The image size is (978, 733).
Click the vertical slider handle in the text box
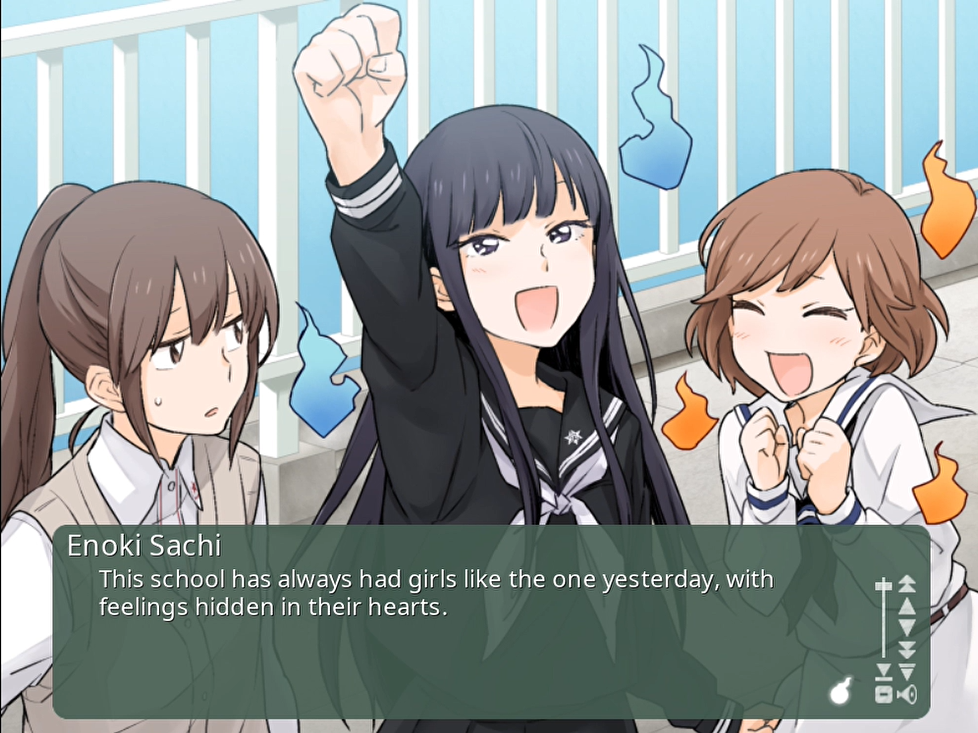click(884, 586)
